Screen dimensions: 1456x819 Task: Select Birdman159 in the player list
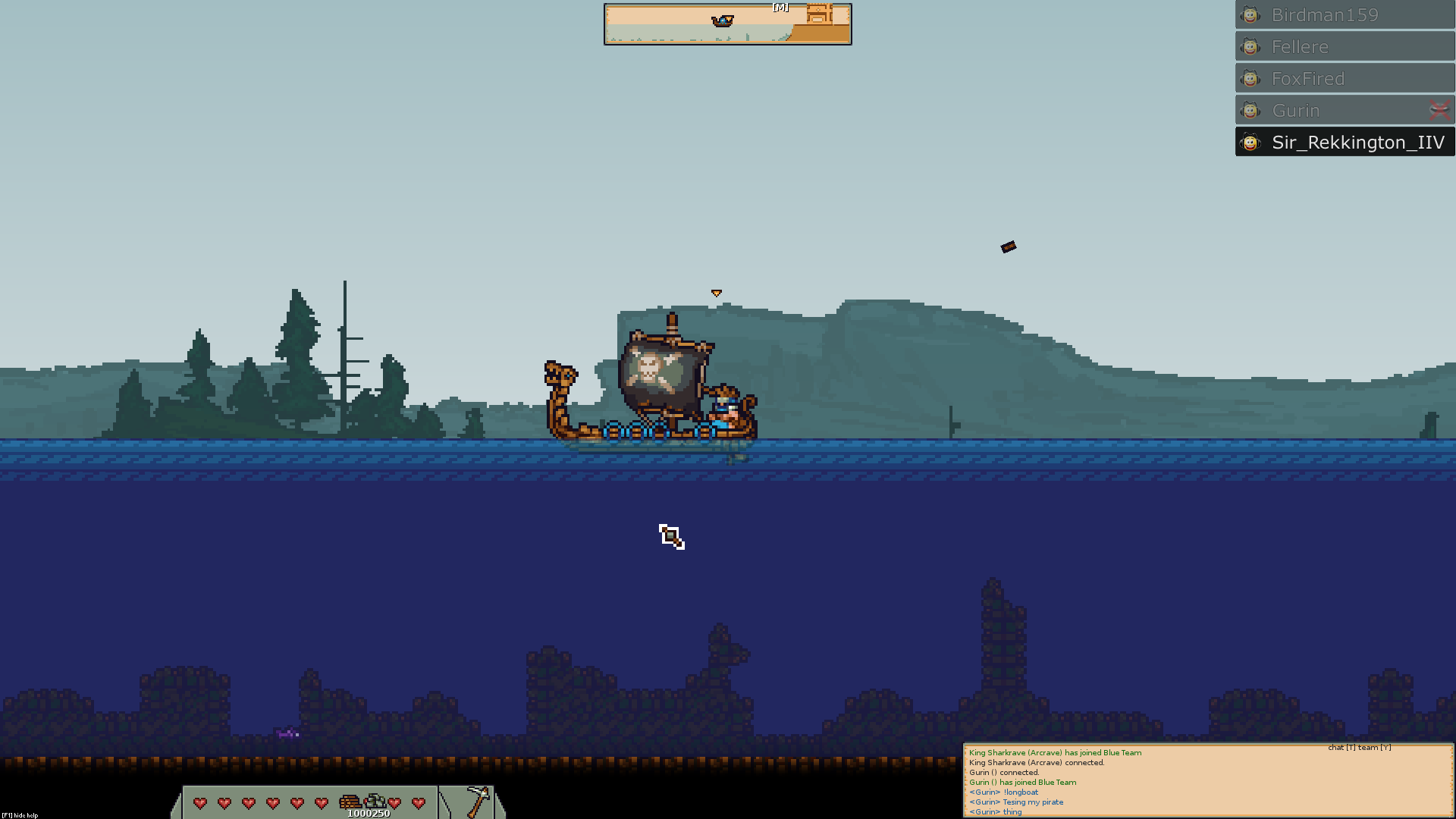click(1344, 15)
